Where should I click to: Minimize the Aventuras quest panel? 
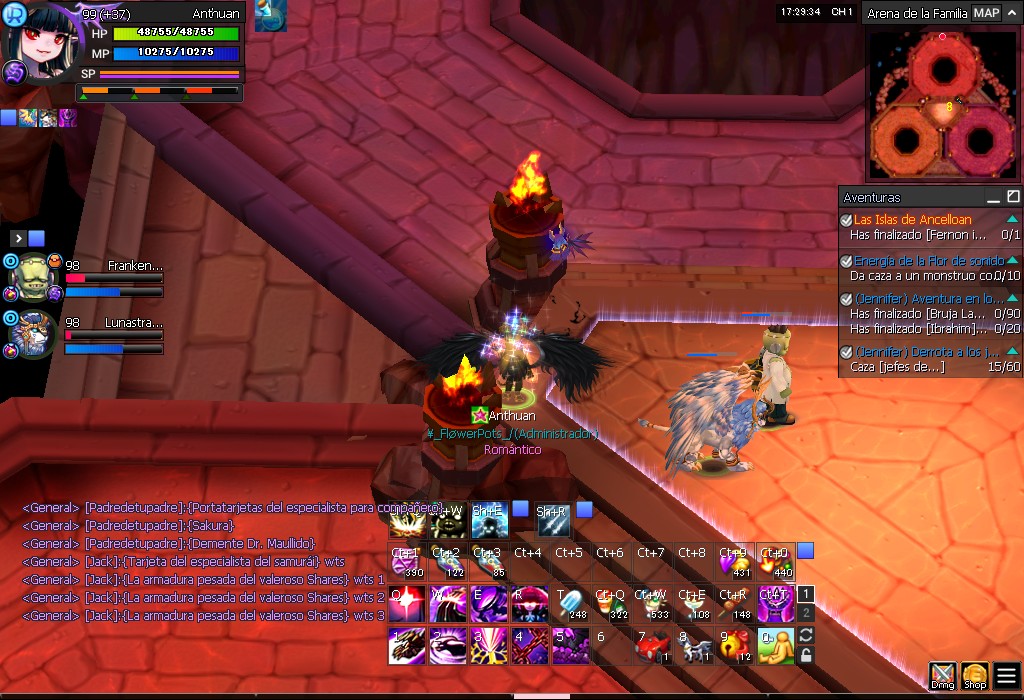tap(993, 197)
